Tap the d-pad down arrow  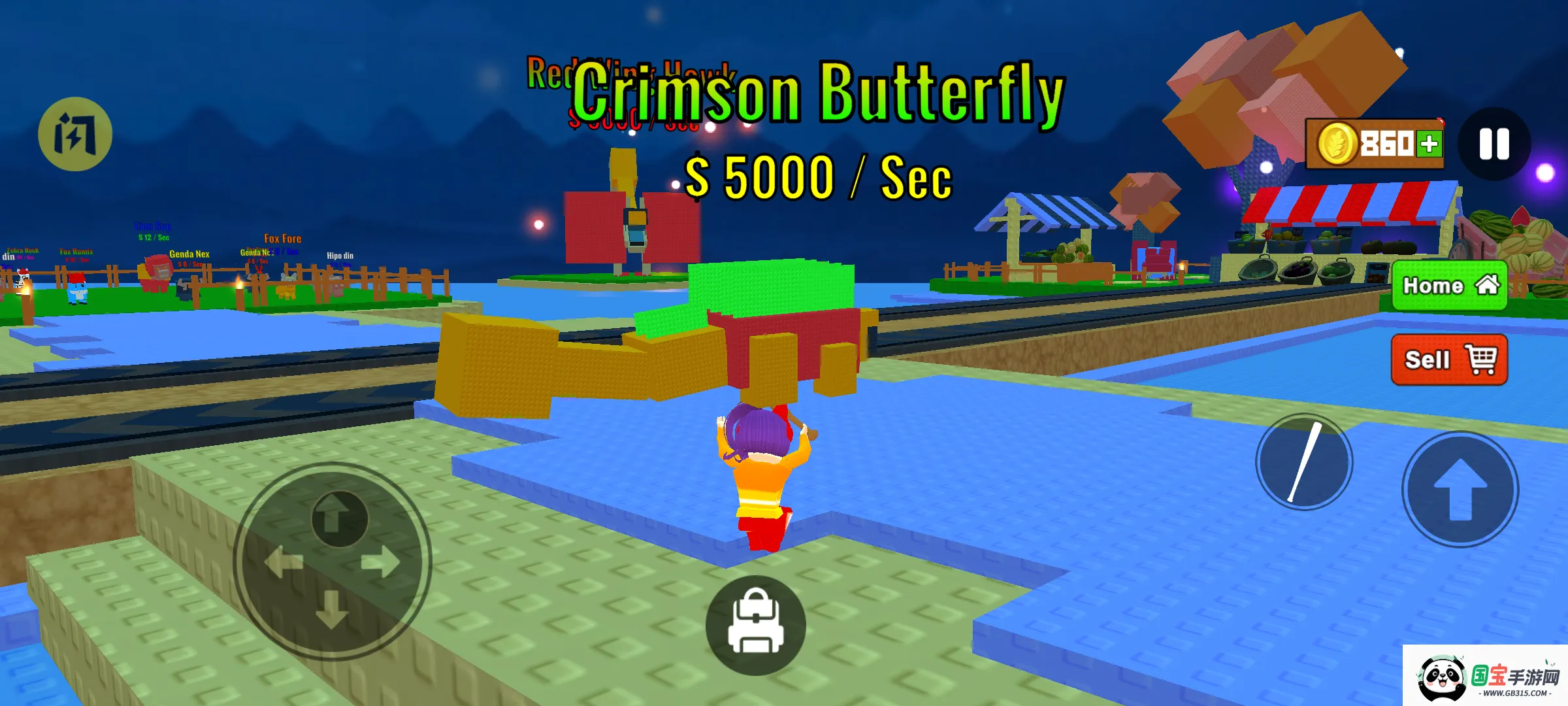point(332,610)
